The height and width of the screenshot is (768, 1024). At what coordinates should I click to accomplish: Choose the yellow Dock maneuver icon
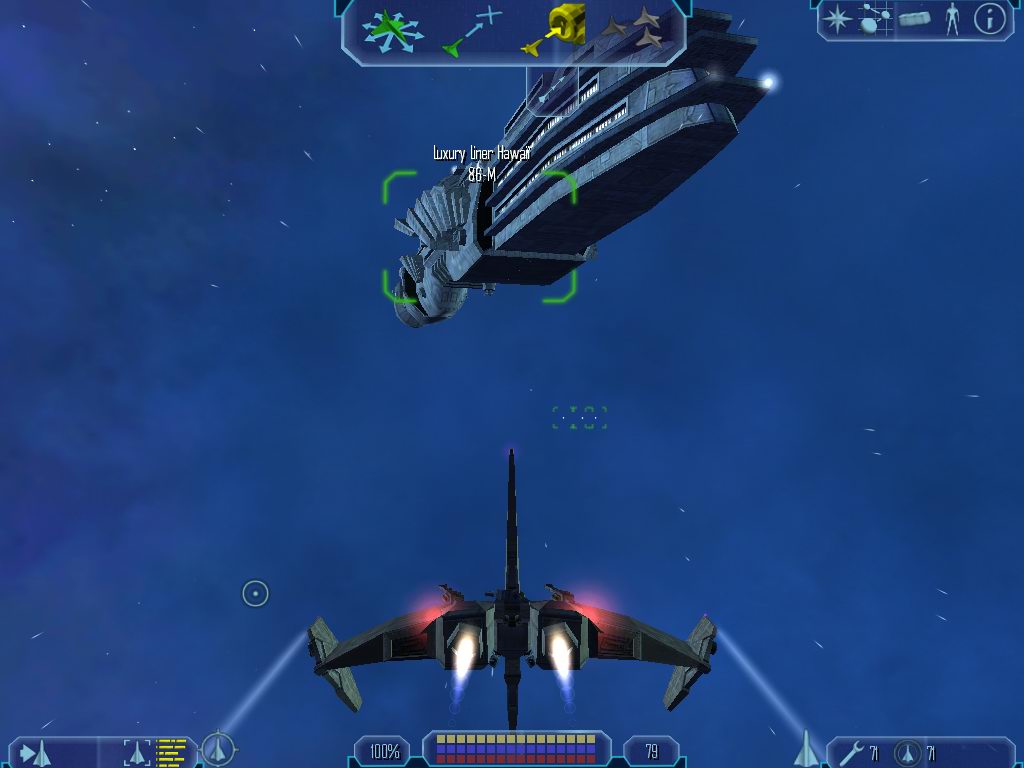[553, 31]
